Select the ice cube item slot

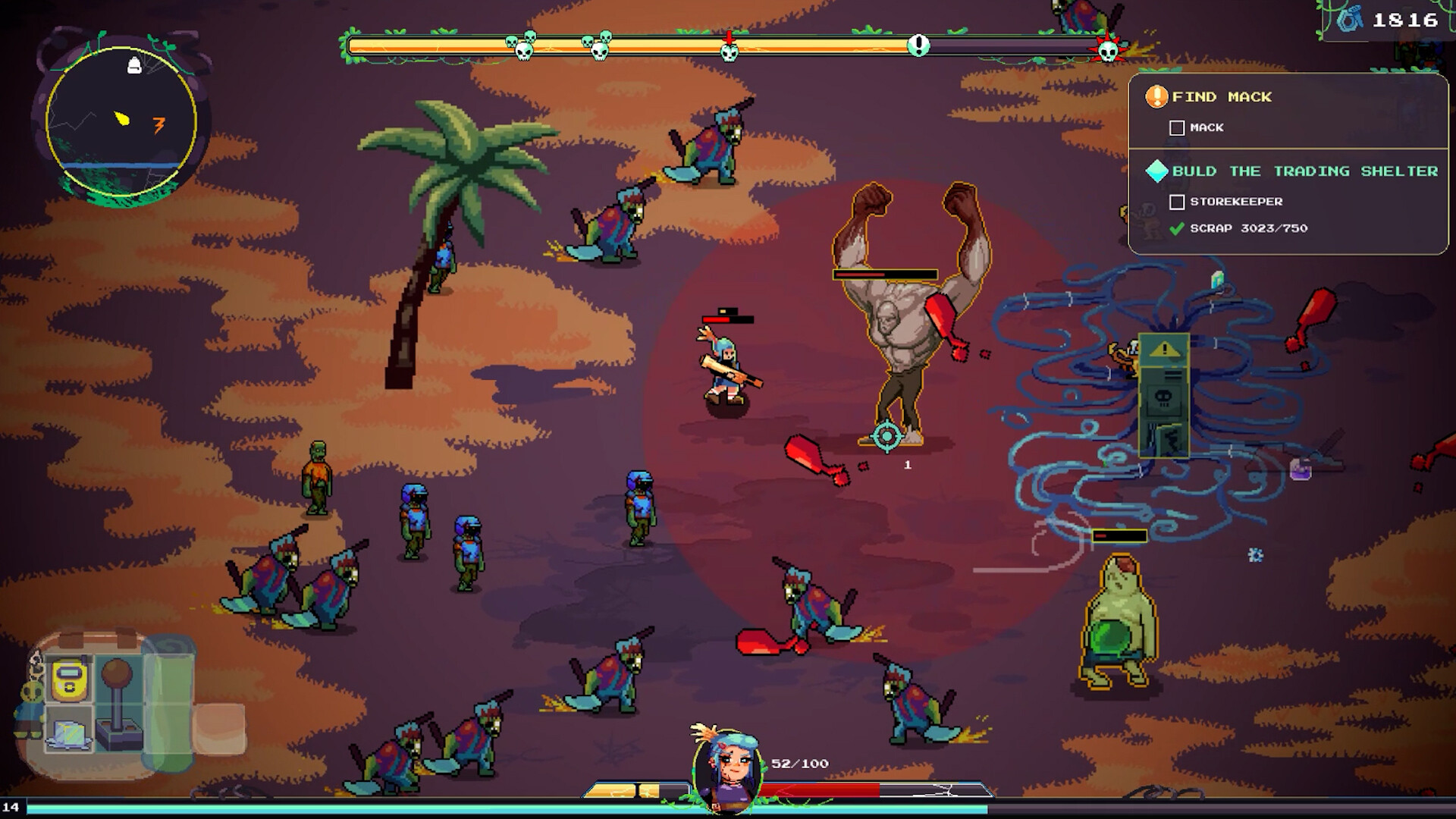coord(69,732)
